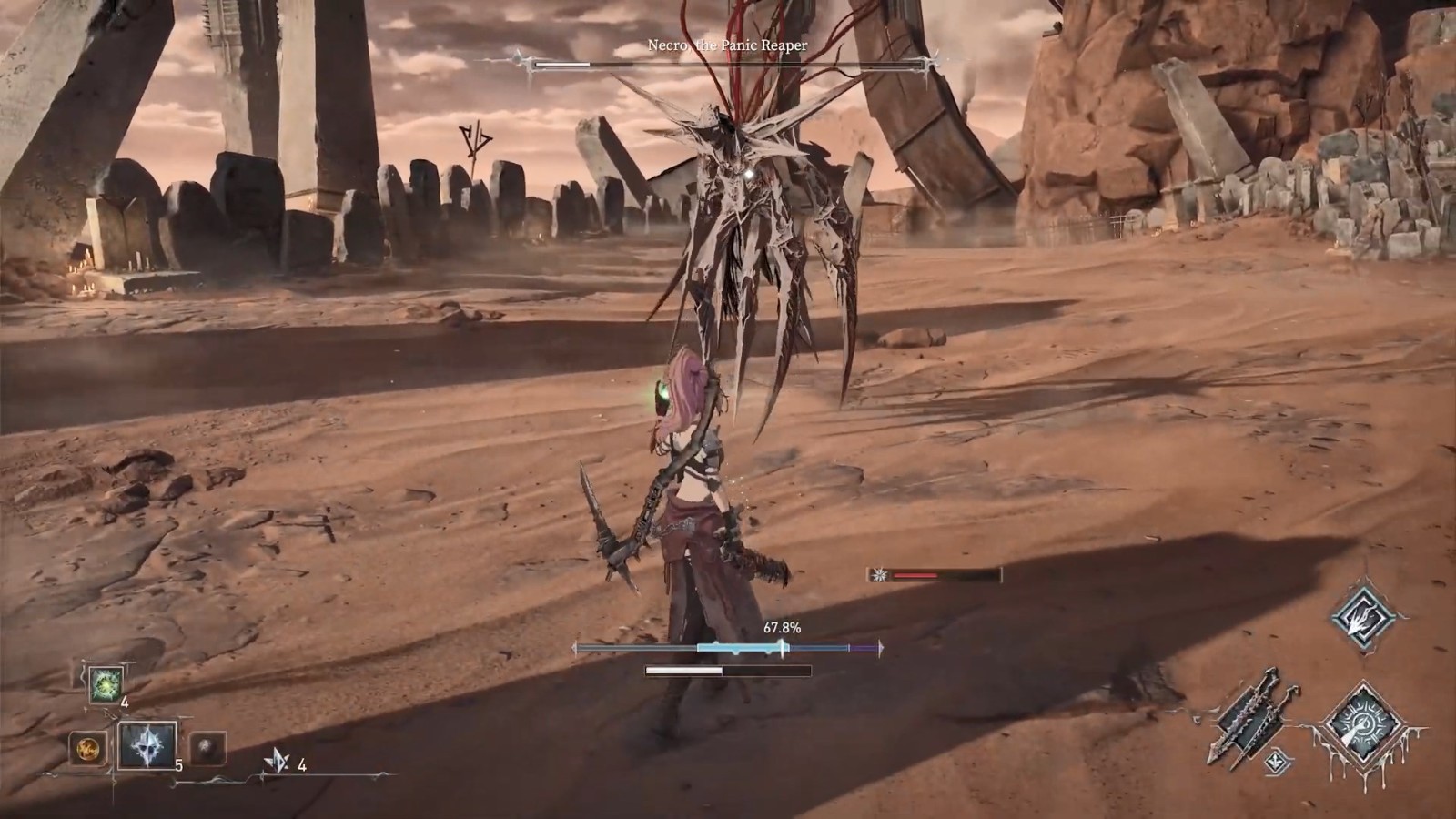Use the silver mask item with count 5
The width and height of the screenshot is (1456, 819).
pos(147,746)
